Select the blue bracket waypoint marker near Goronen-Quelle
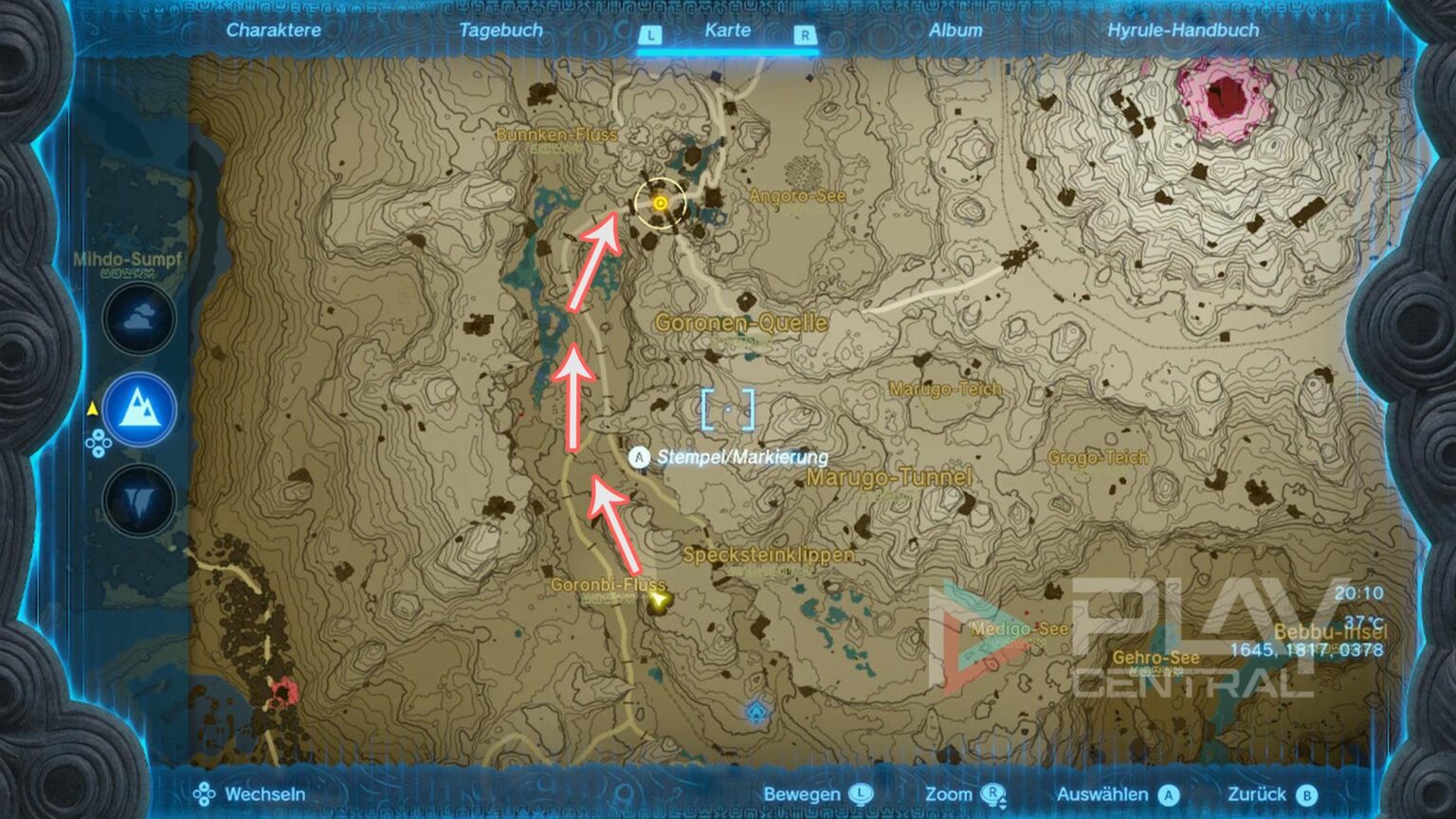This screenshot has width=1456, height=819. click(x=726, y=408)
